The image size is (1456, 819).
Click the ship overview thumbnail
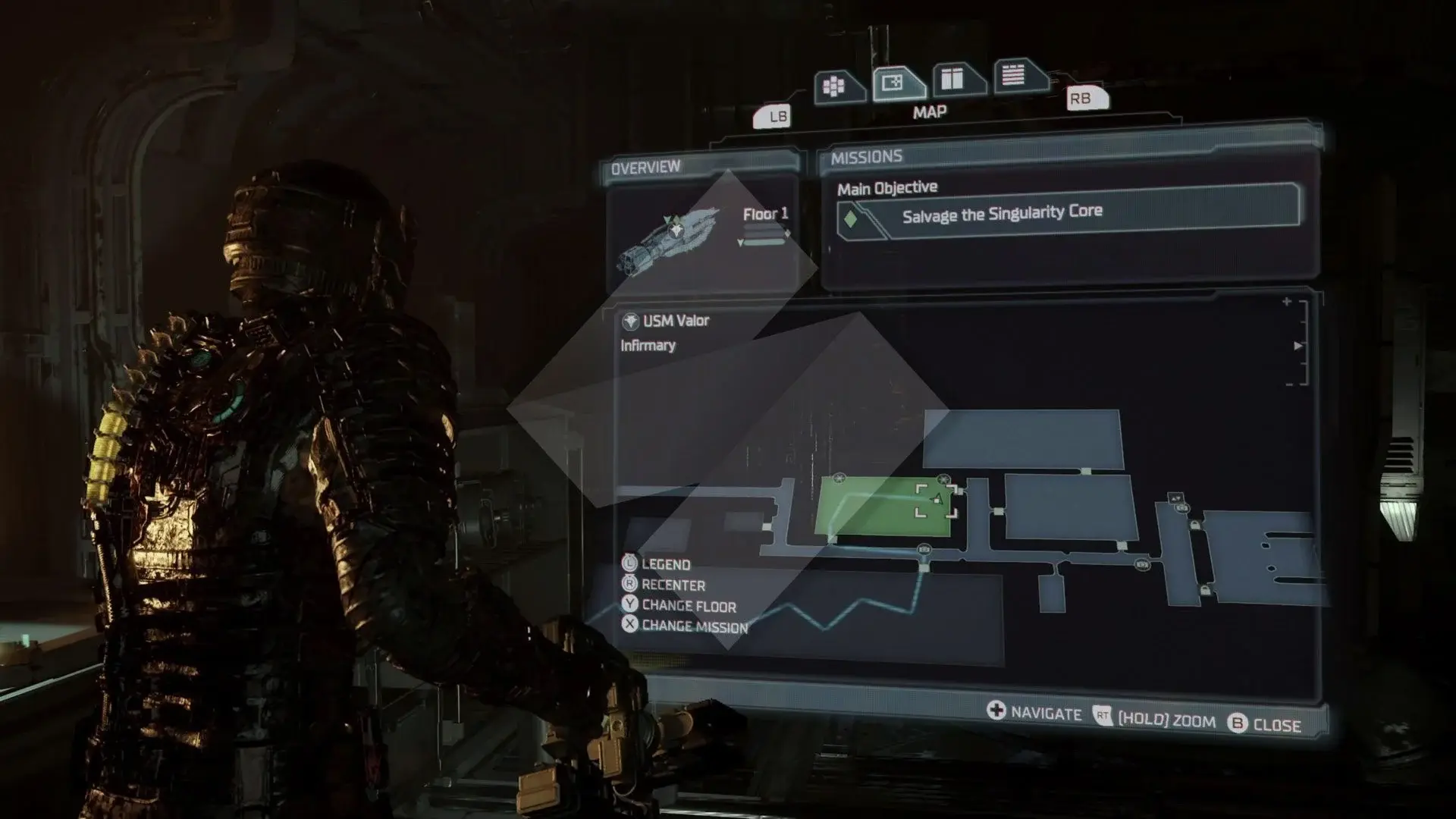[667, 238]
